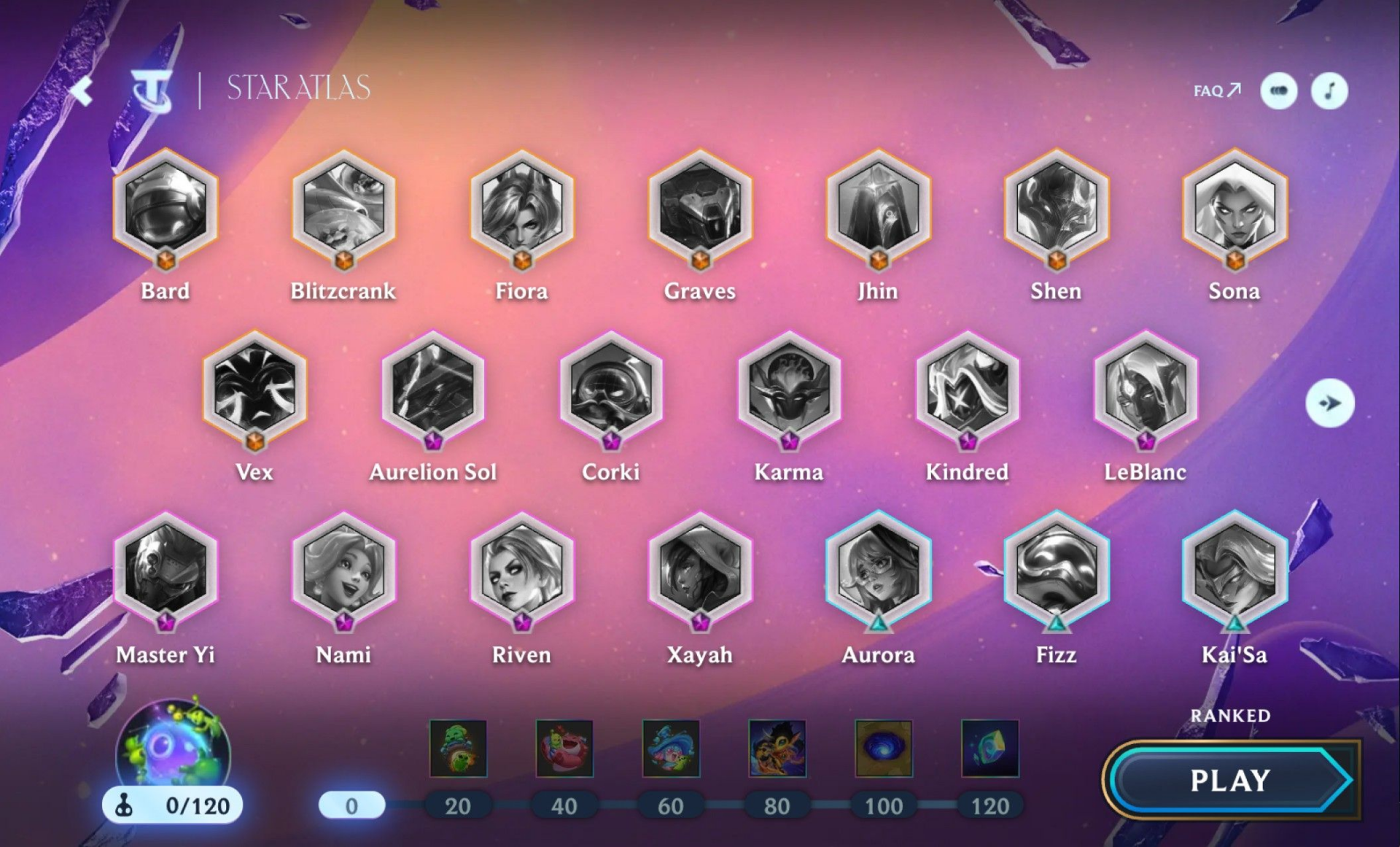Image resolution: width=1400 pixels, height=847 pixels.
Task: Go back using the left chevron
Action: pos(82,90)
